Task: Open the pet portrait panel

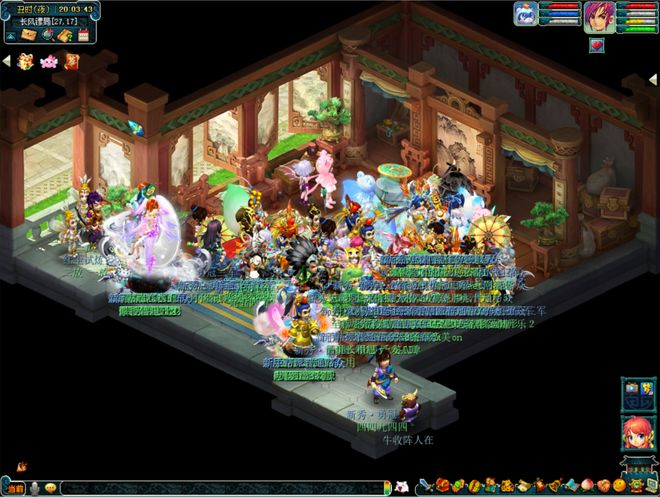Action: pos(526,14)
